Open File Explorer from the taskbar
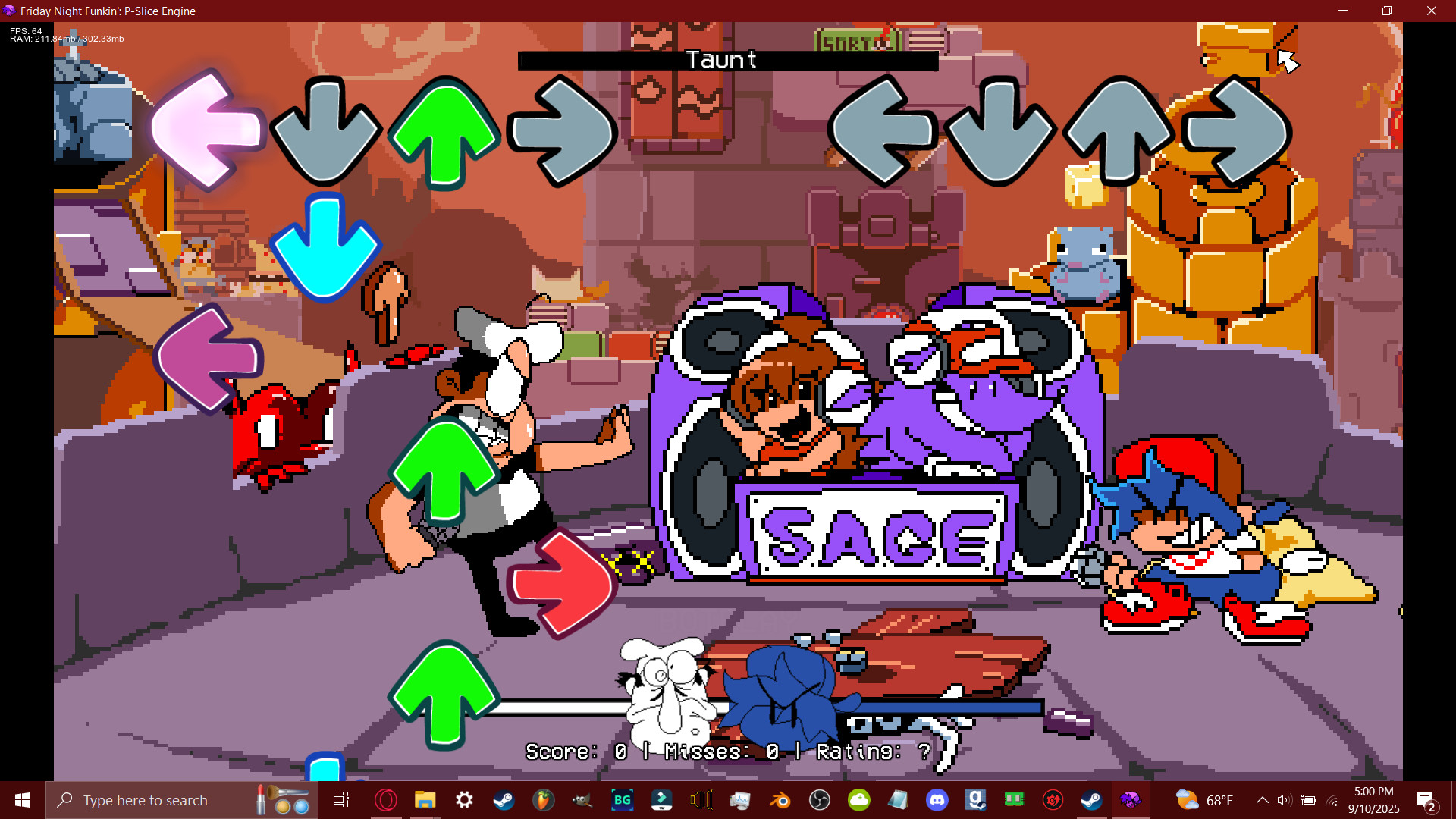Screen dimensions: 1456x819 point(423,799)
